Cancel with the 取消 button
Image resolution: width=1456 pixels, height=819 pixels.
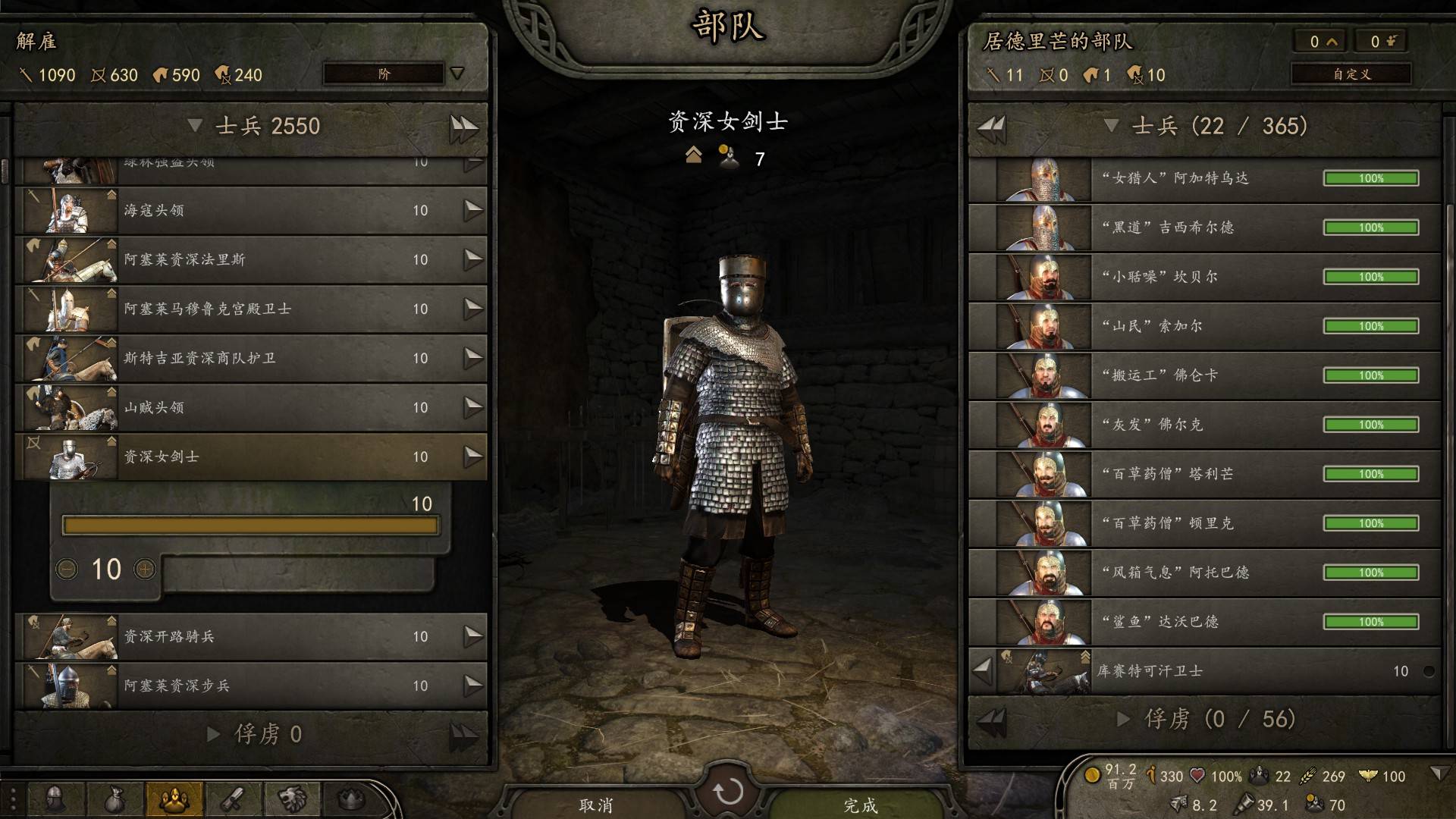596,804
